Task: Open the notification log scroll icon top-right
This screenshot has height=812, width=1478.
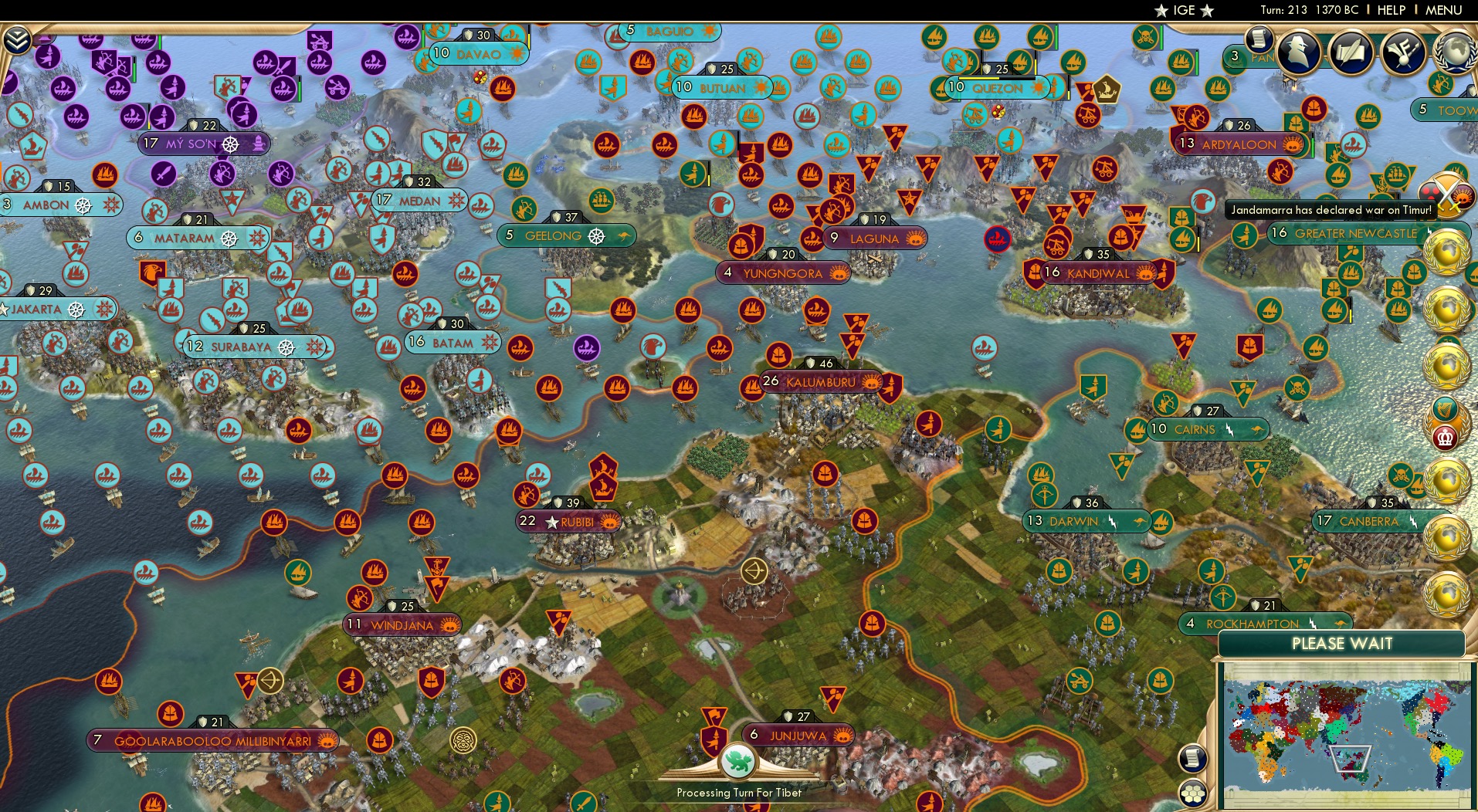Action: click(1260, 39)
